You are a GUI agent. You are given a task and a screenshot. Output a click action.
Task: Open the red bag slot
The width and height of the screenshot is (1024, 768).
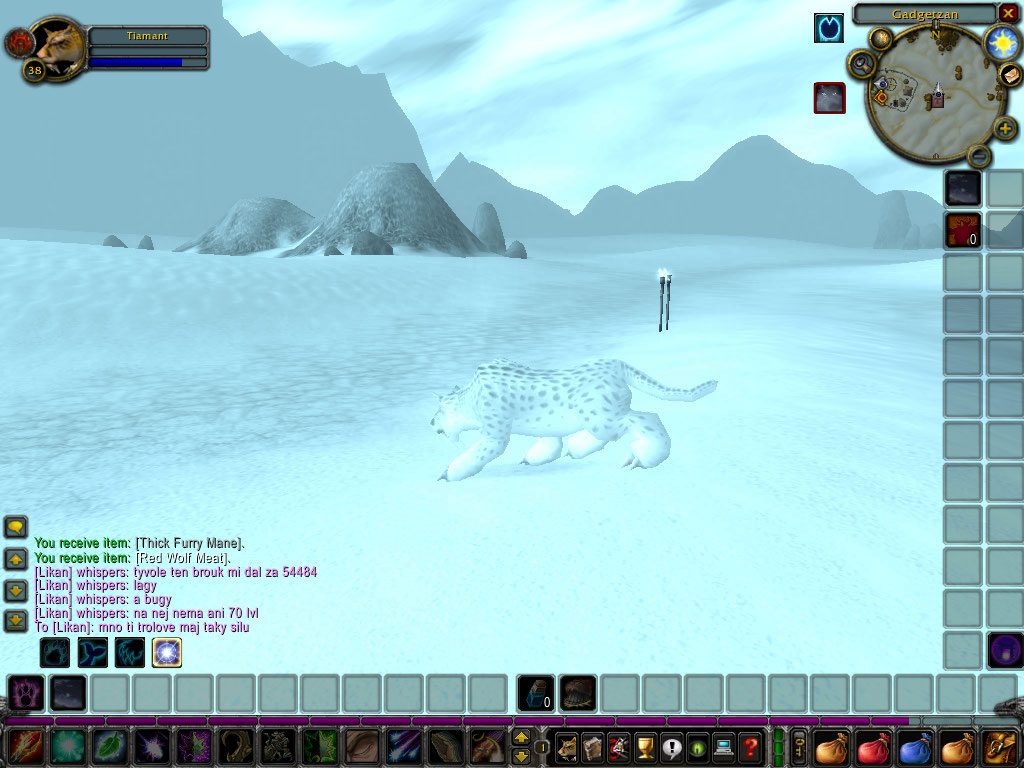tap(873, 747)
